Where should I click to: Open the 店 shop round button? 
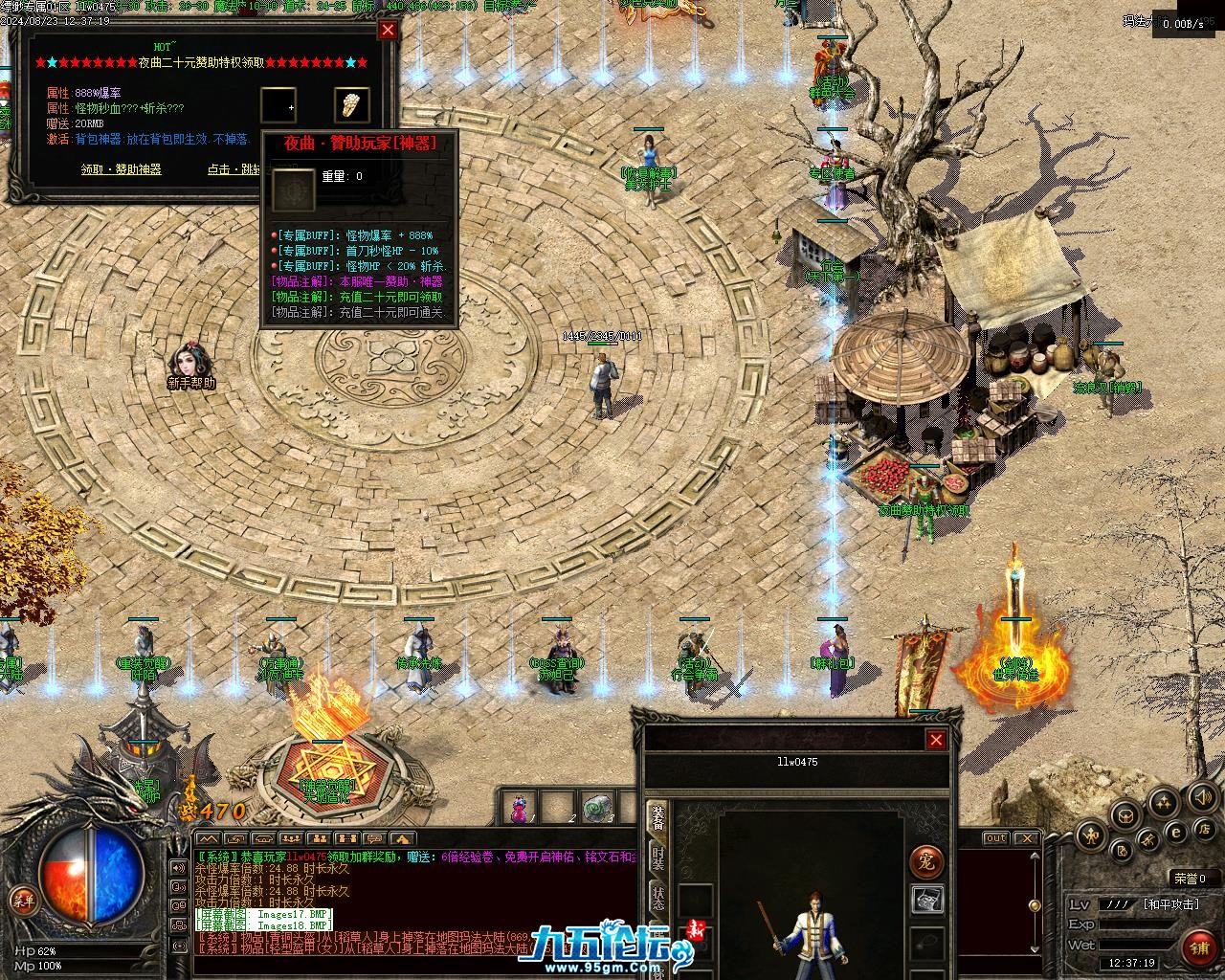tap(1206, 828)
